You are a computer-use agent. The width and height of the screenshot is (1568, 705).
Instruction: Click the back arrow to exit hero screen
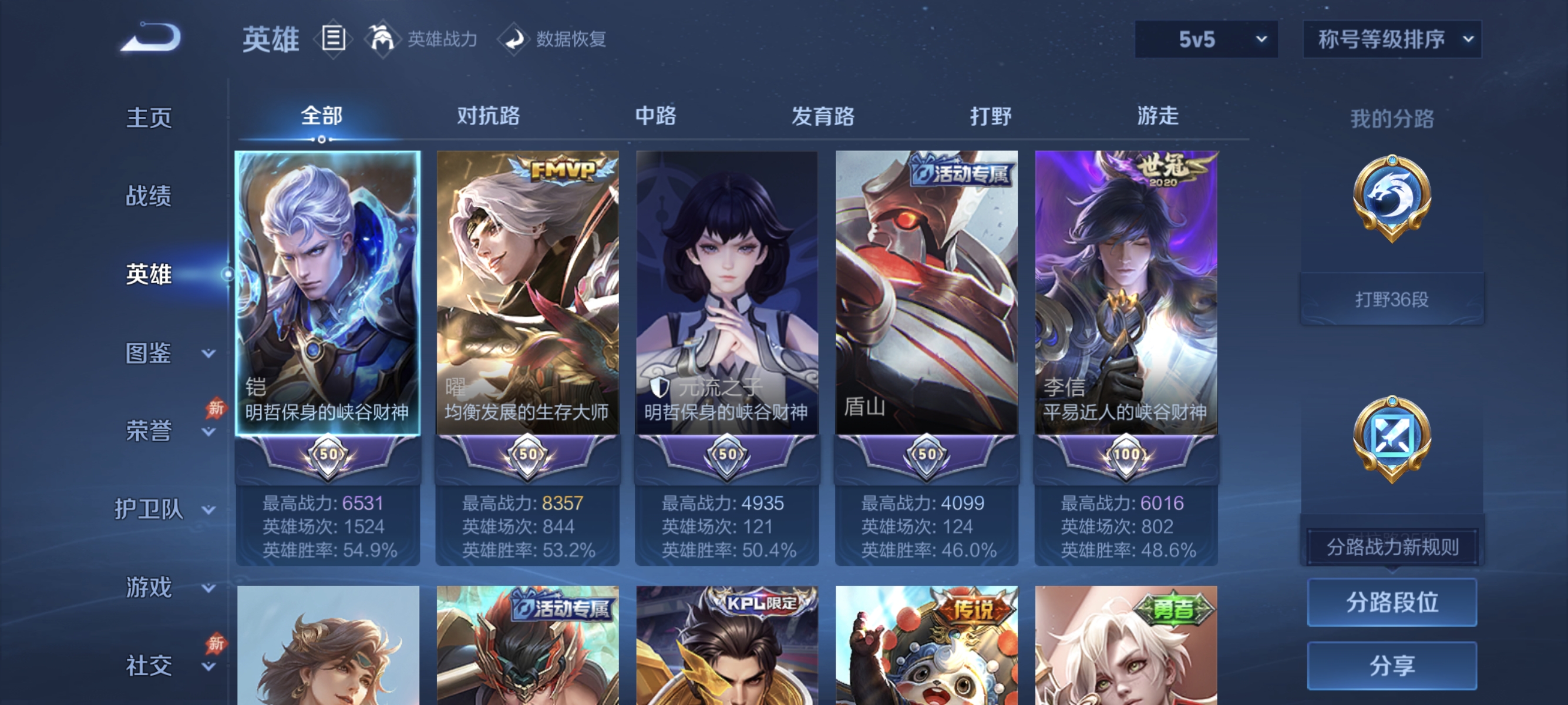(151, 38)
